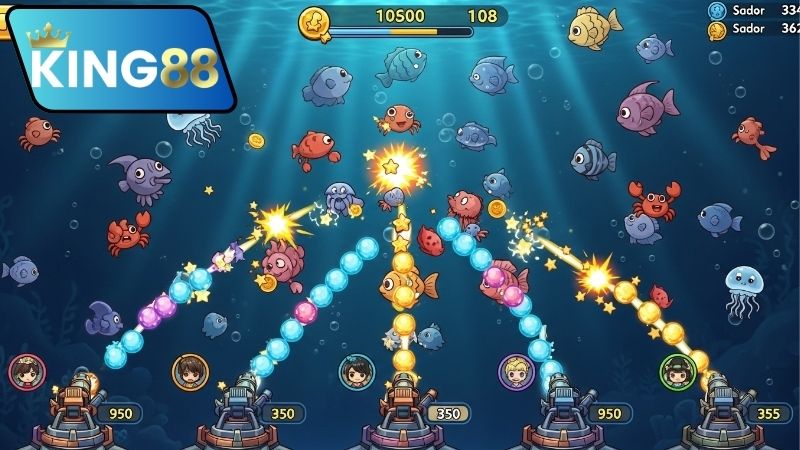
Task: Select the orange-ringed player avatar
Action: tap(189, 372)
